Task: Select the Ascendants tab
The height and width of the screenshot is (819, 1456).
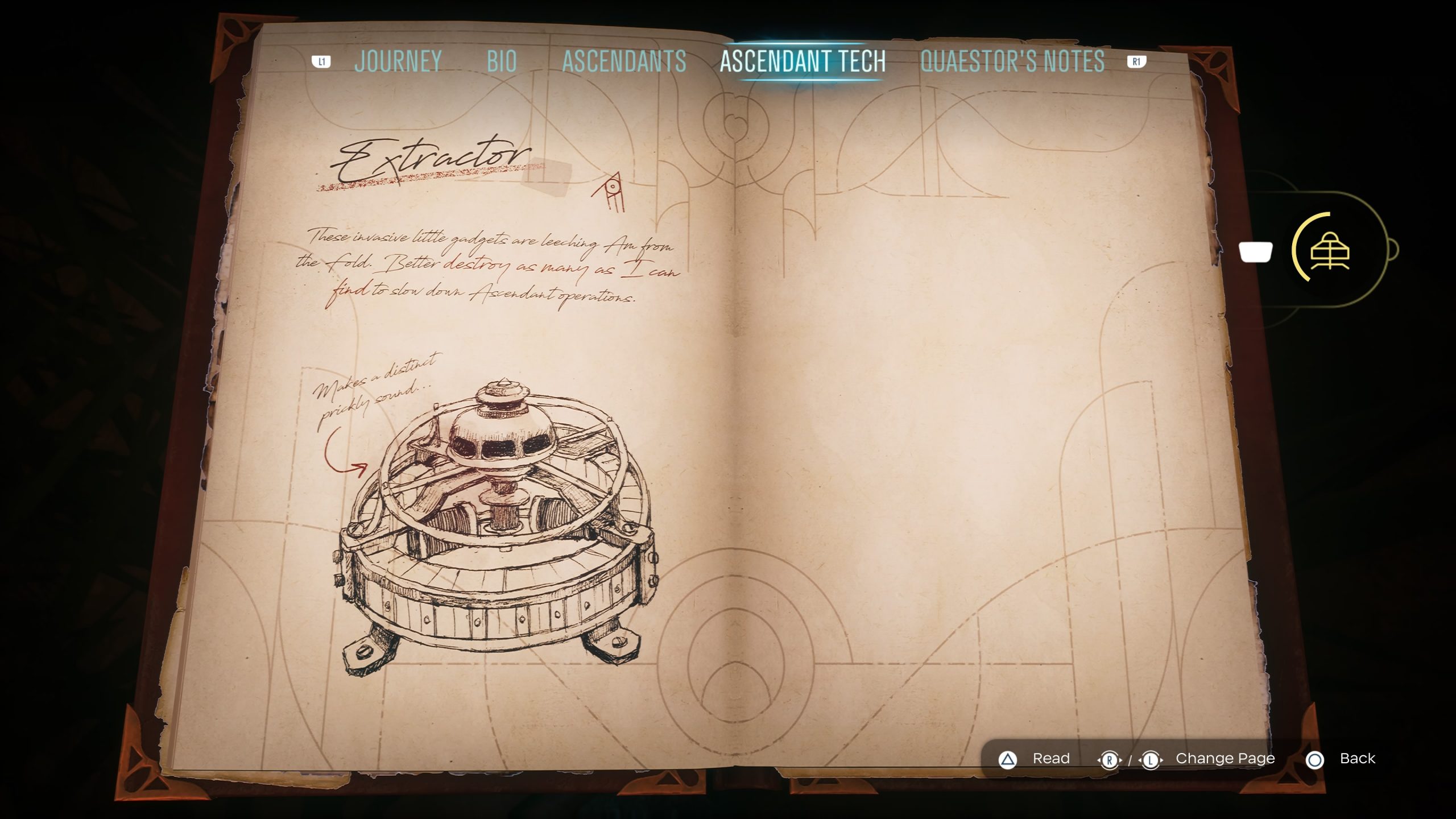Action: coord(624,61)
